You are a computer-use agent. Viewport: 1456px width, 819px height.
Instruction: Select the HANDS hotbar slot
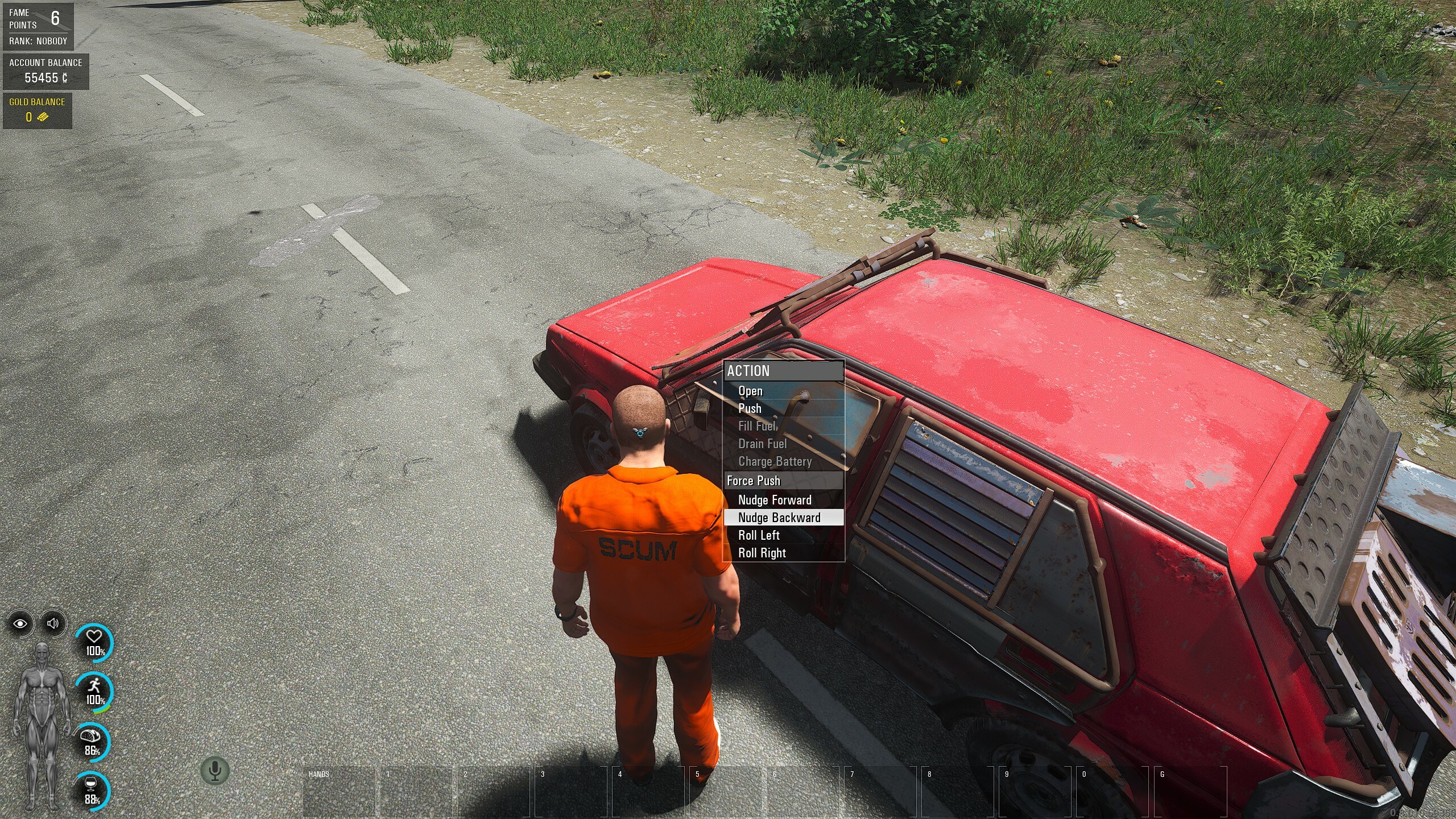point(339,792)
